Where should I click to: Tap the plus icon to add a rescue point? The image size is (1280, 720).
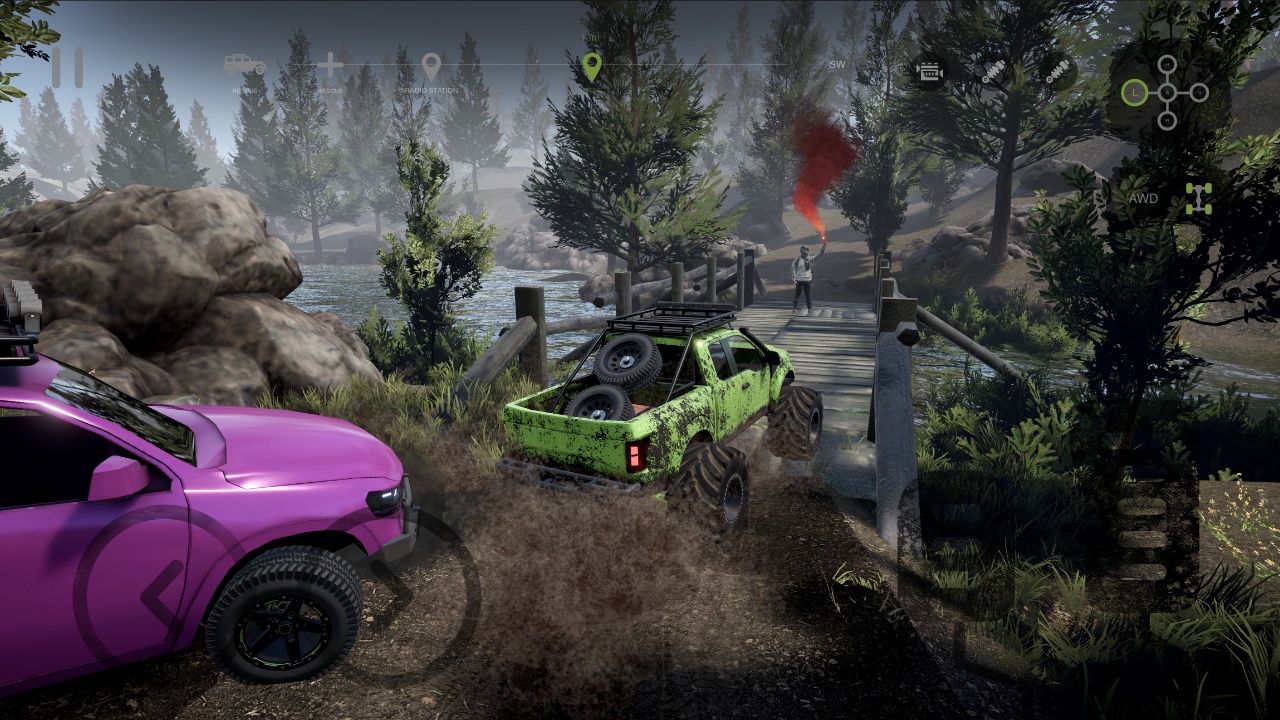(x=330, y=65)
